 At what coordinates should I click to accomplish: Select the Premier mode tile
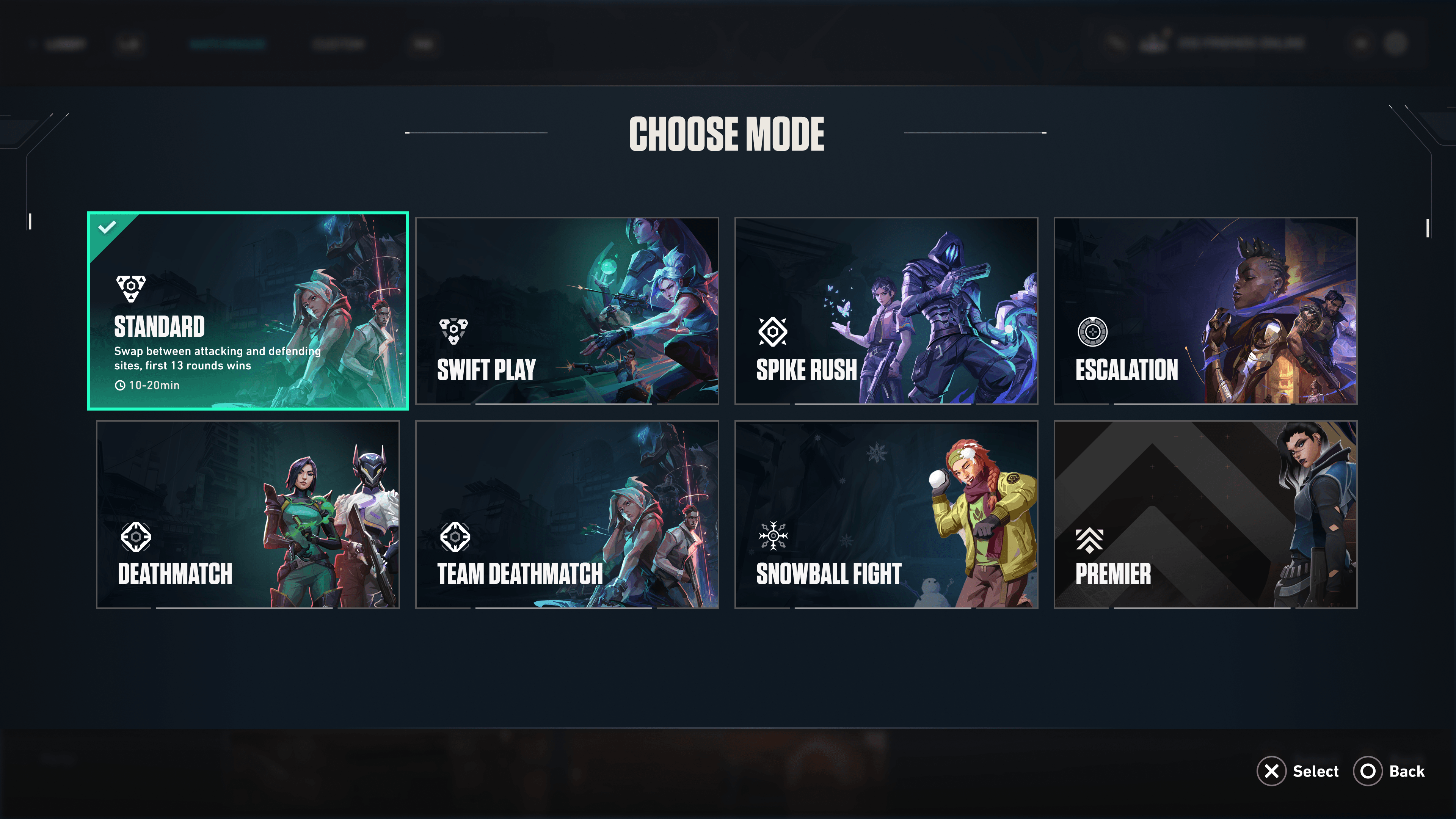coord(1205,515)
